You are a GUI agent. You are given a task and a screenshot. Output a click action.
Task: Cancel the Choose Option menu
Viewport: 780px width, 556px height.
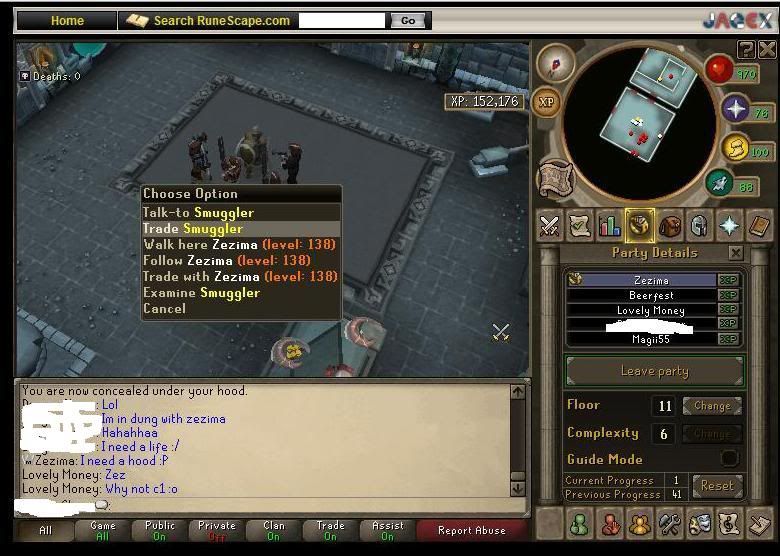[x=165, y=309]
